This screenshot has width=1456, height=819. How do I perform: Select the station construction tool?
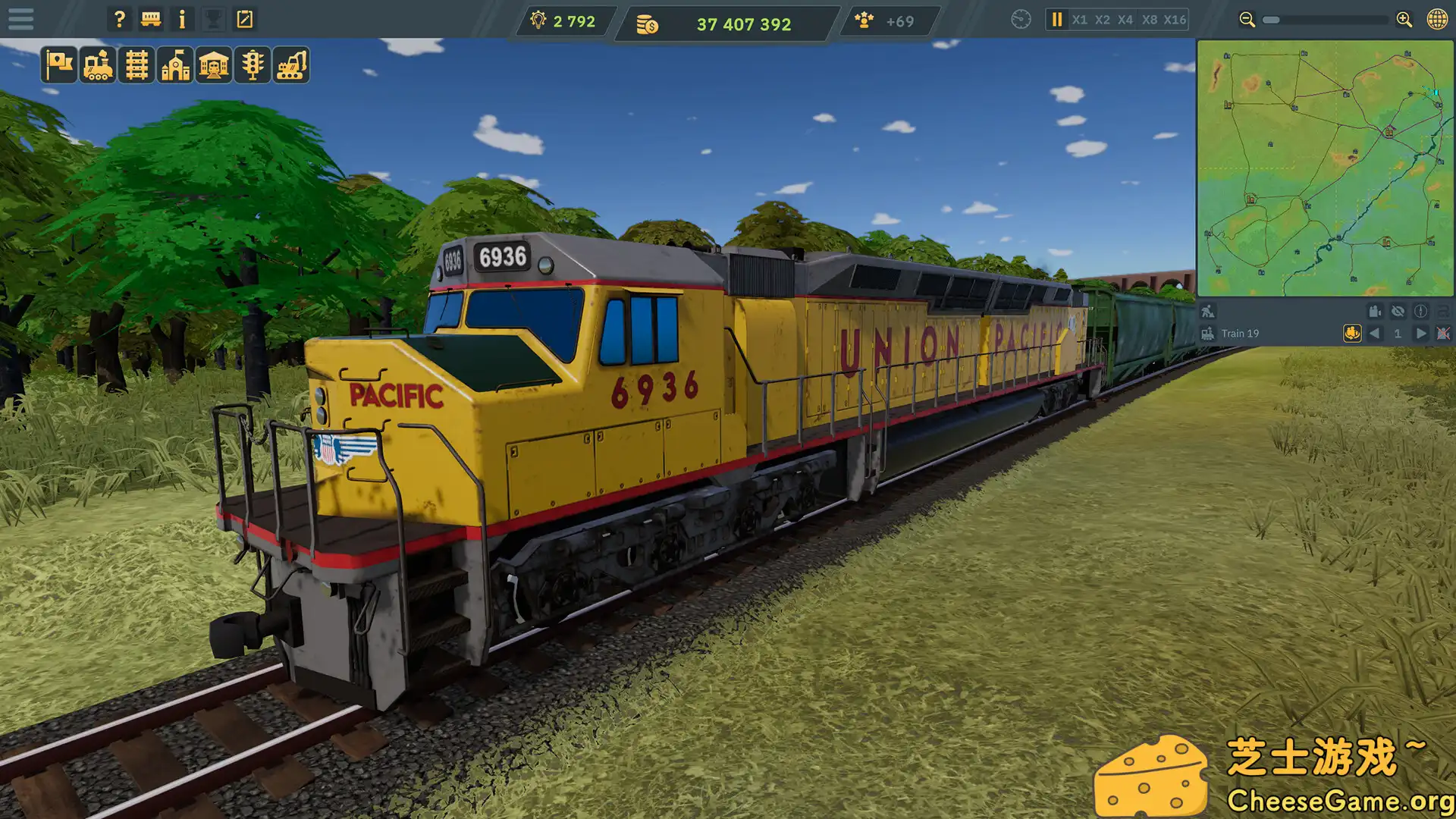[x=174, y=65]
